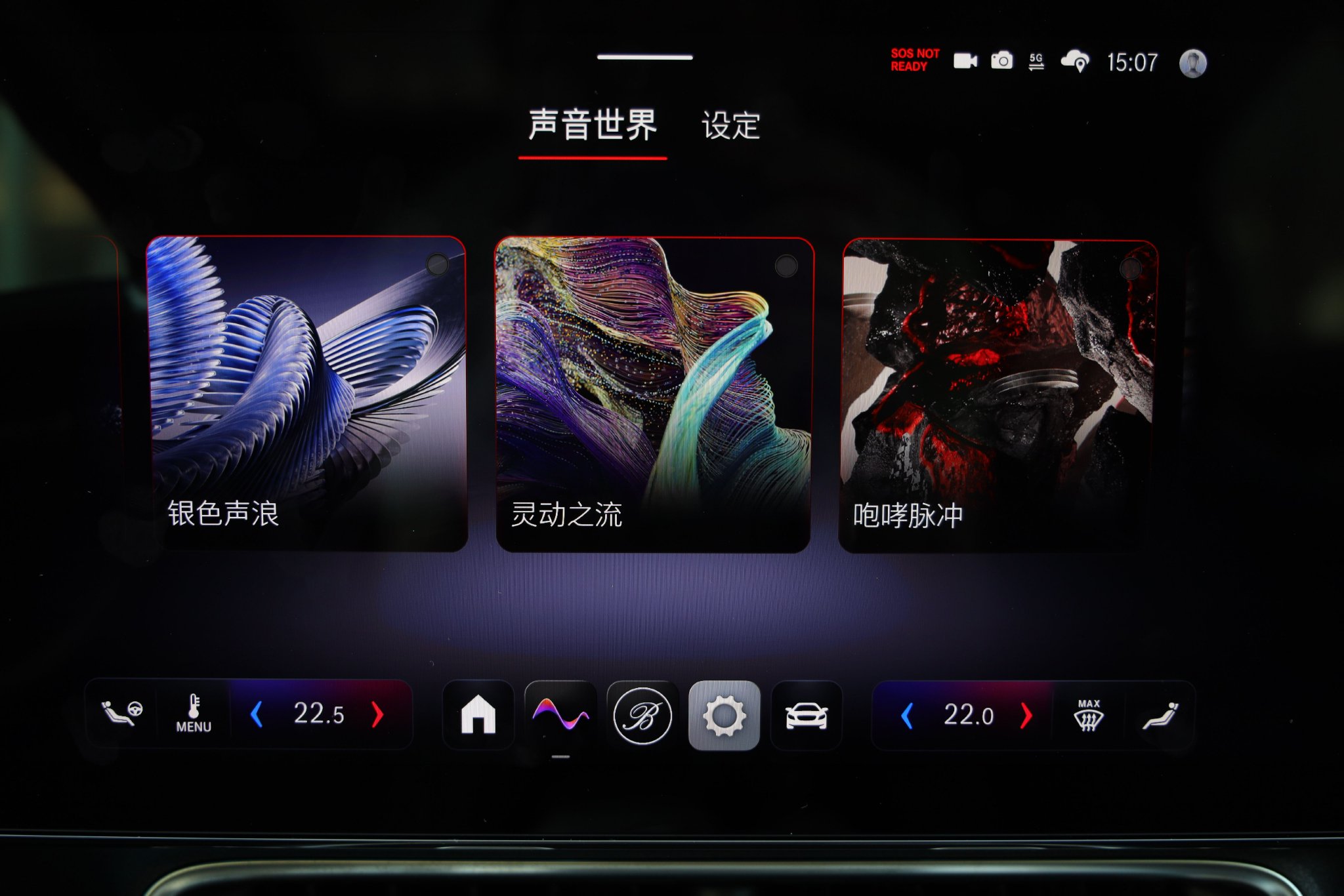
Task: Open the 设定 tab
Action: click(730, 125)
